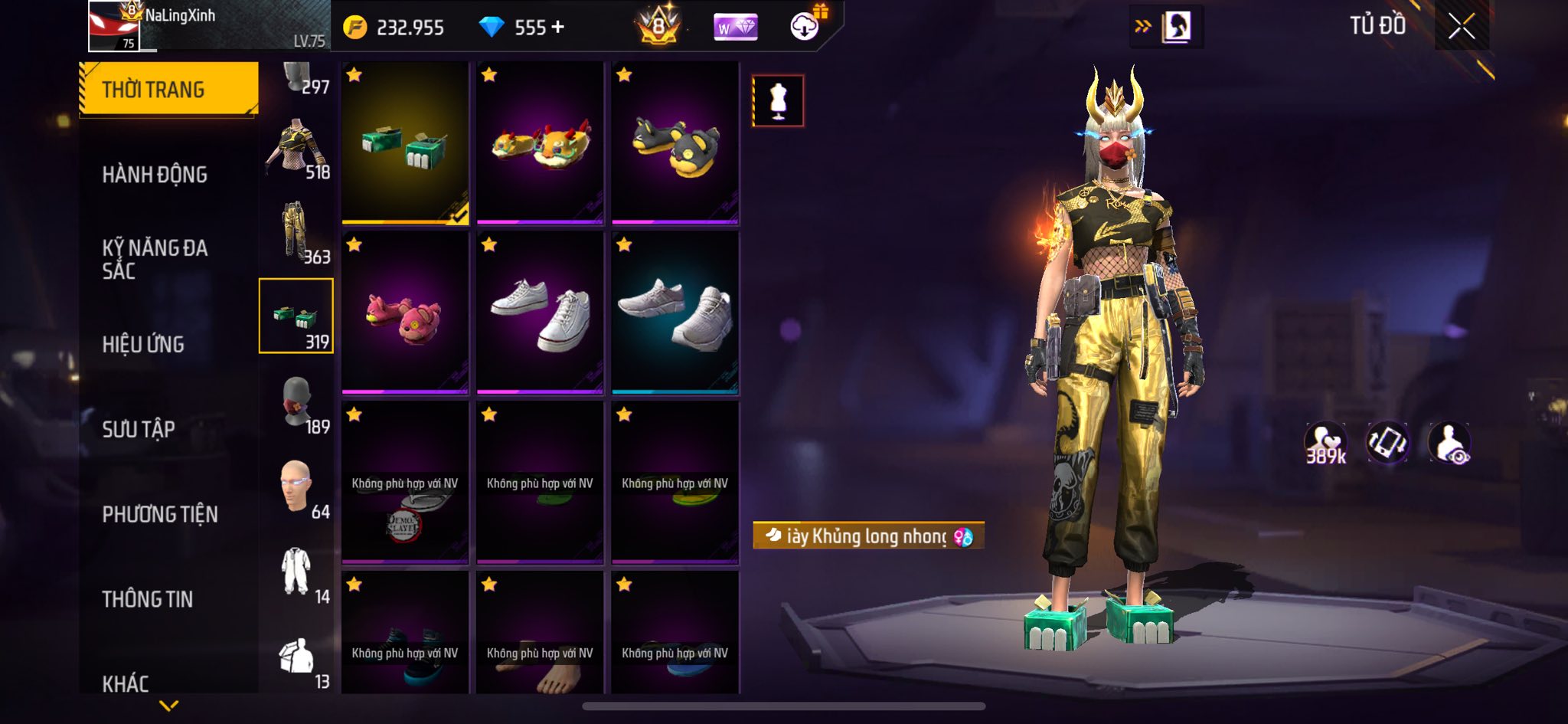Open the PHƯƠNG TIỆN tab

coord(160,514)
